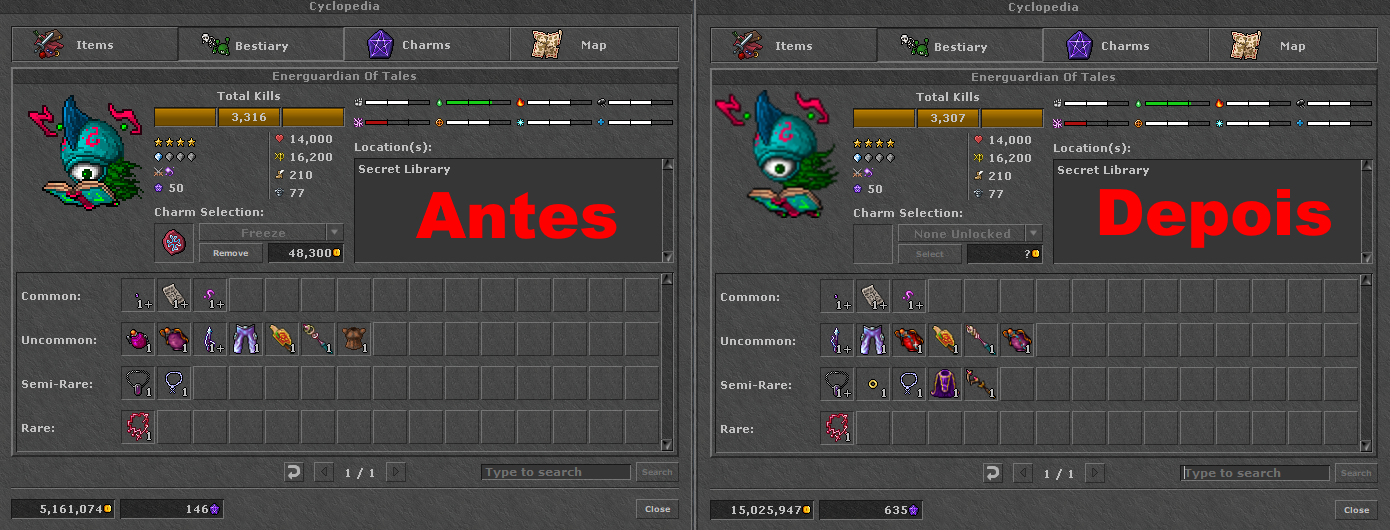Focus the search field in right window
Viewport: 1390px width, 530px height.
click(x=1254, y=473)
